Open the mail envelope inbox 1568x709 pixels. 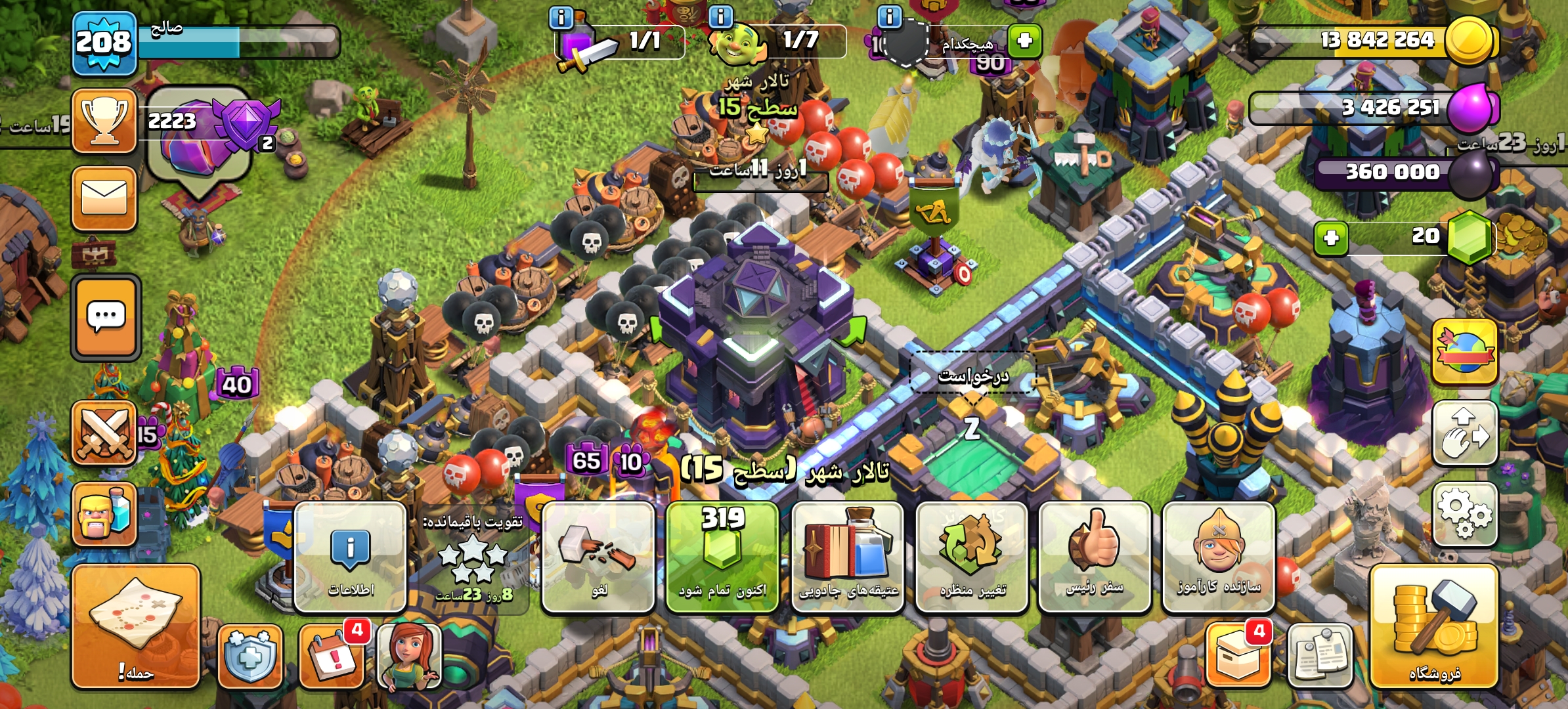tap(104, 198)
